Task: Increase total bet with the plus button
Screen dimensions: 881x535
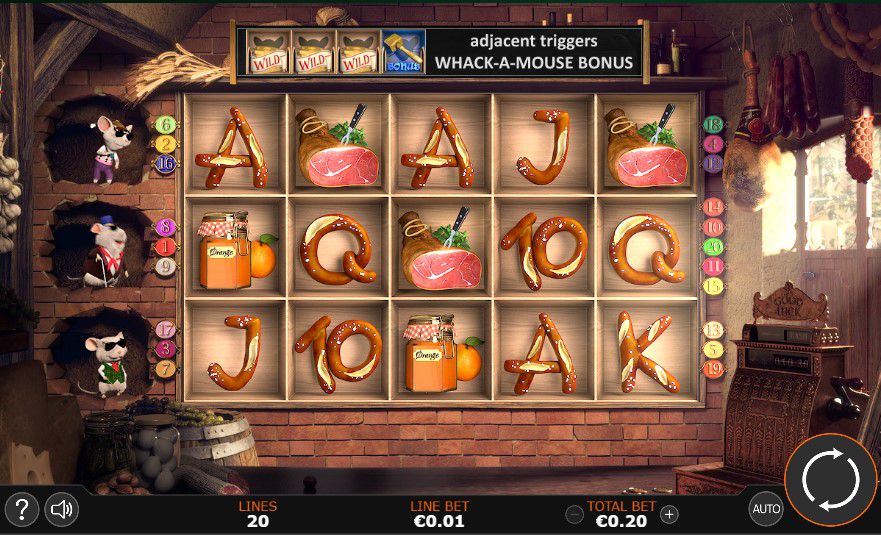Action: pyautogui.click(x=669, y=514)
